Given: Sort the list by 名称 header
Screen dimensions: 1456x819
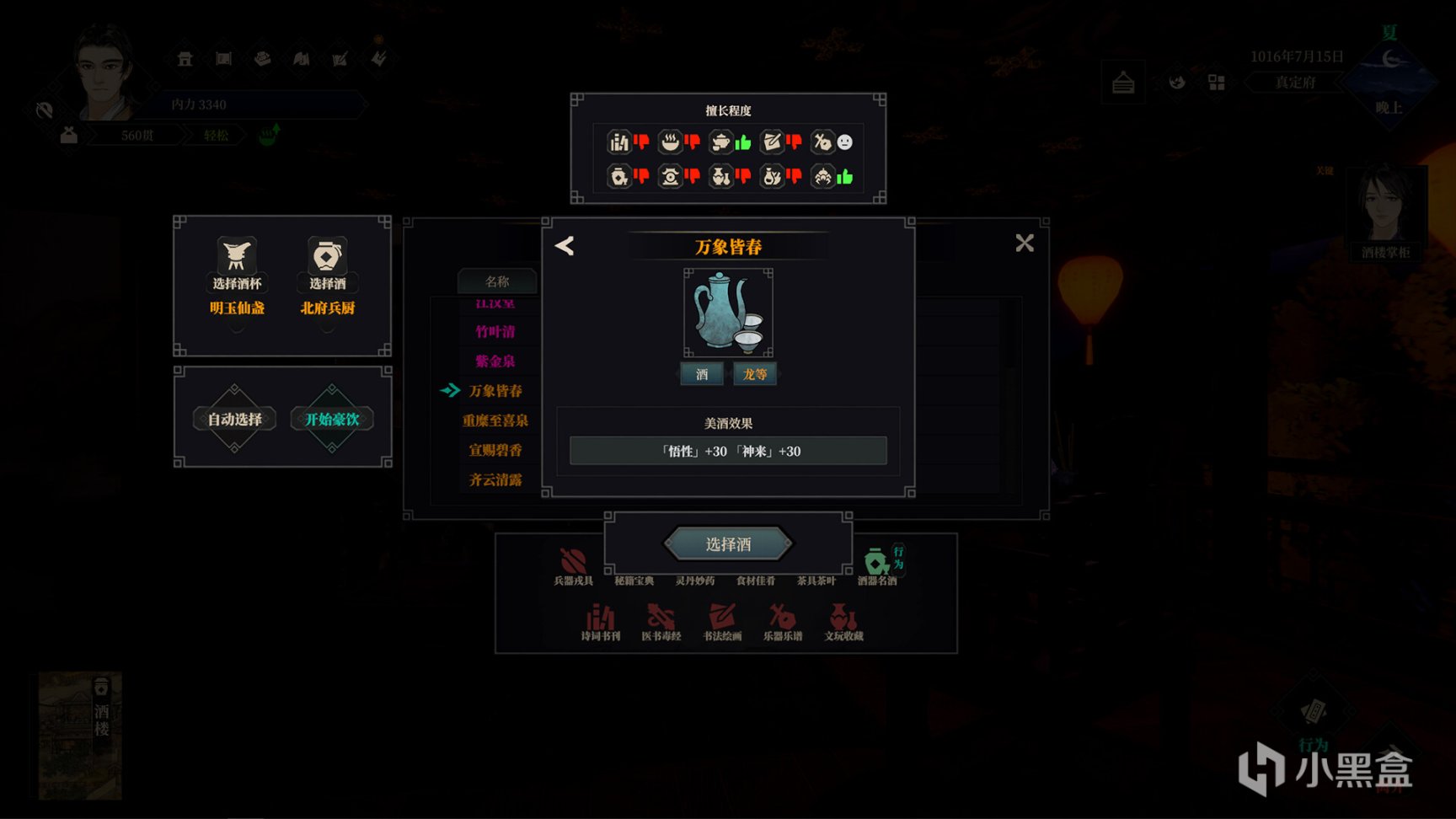Looking at the screenshot, I should [497, 281].
